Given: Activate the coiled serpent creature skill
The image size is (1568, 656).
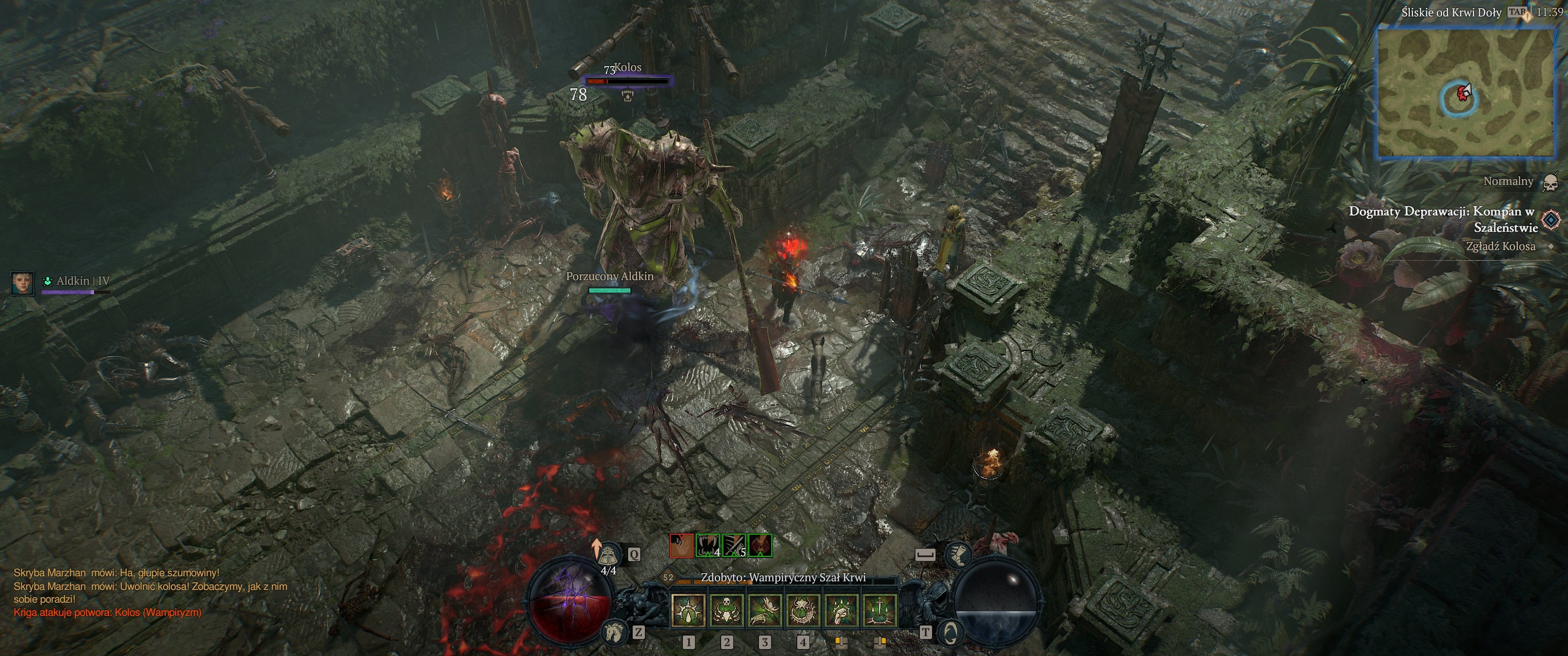Looking at the screenshot, I should (x=803, y=610).
